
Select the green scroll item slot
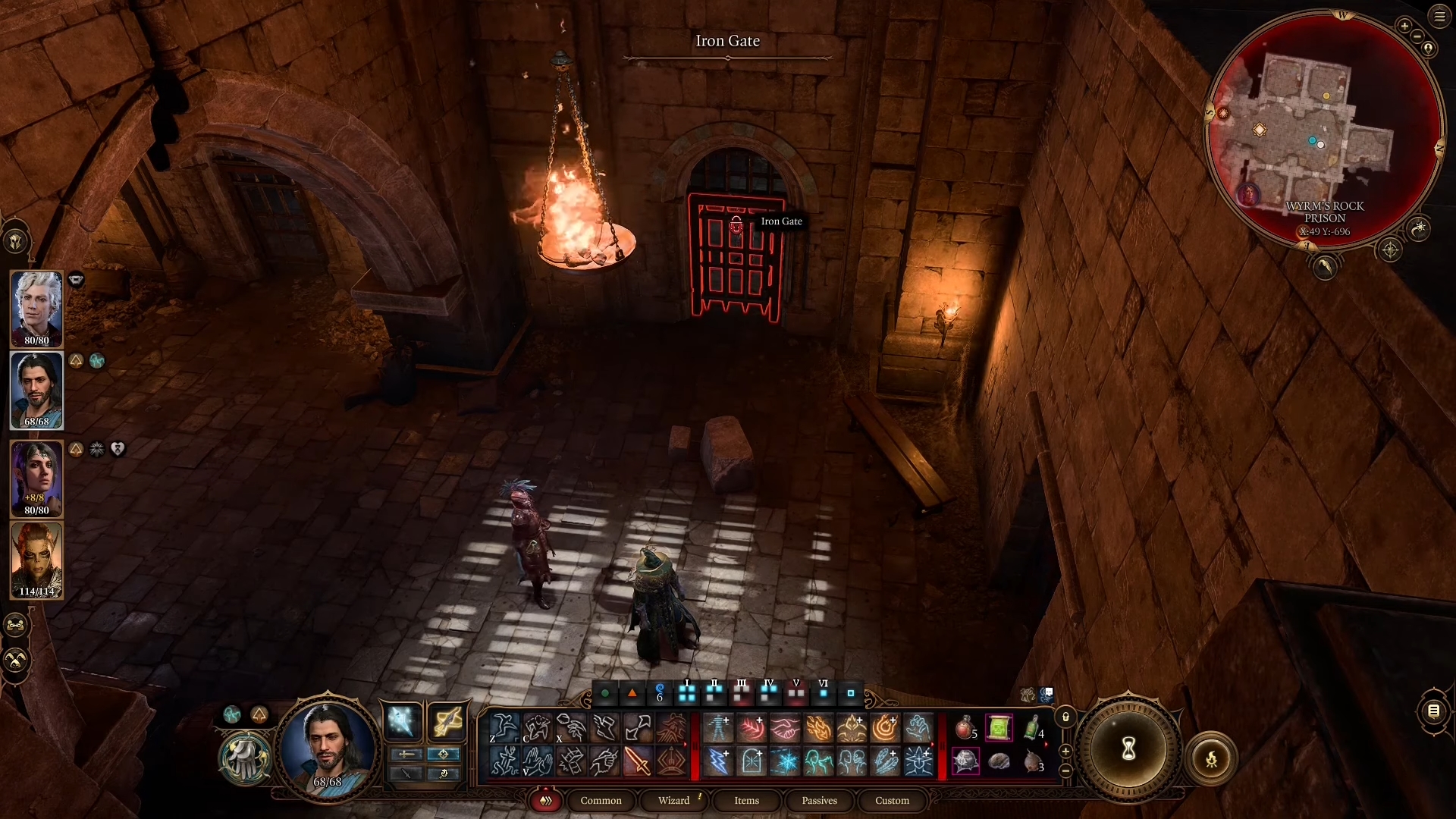tap(999, 728)
